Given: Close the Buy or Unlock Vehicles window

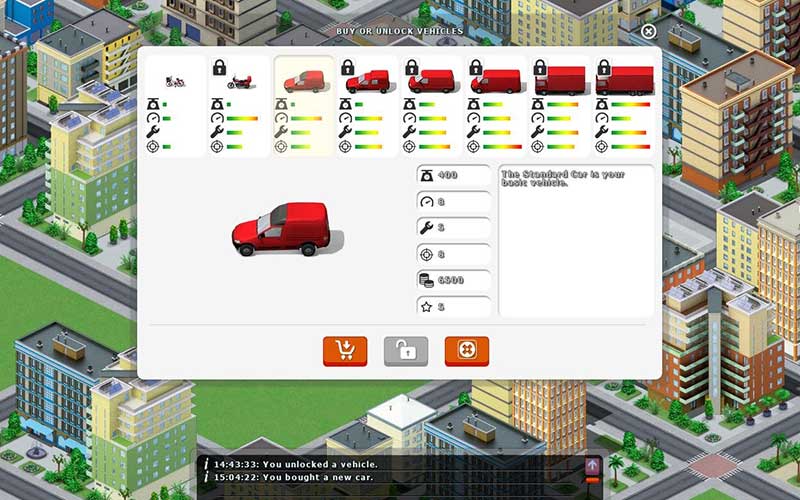Looking at the screenshot, I should 648,32.
